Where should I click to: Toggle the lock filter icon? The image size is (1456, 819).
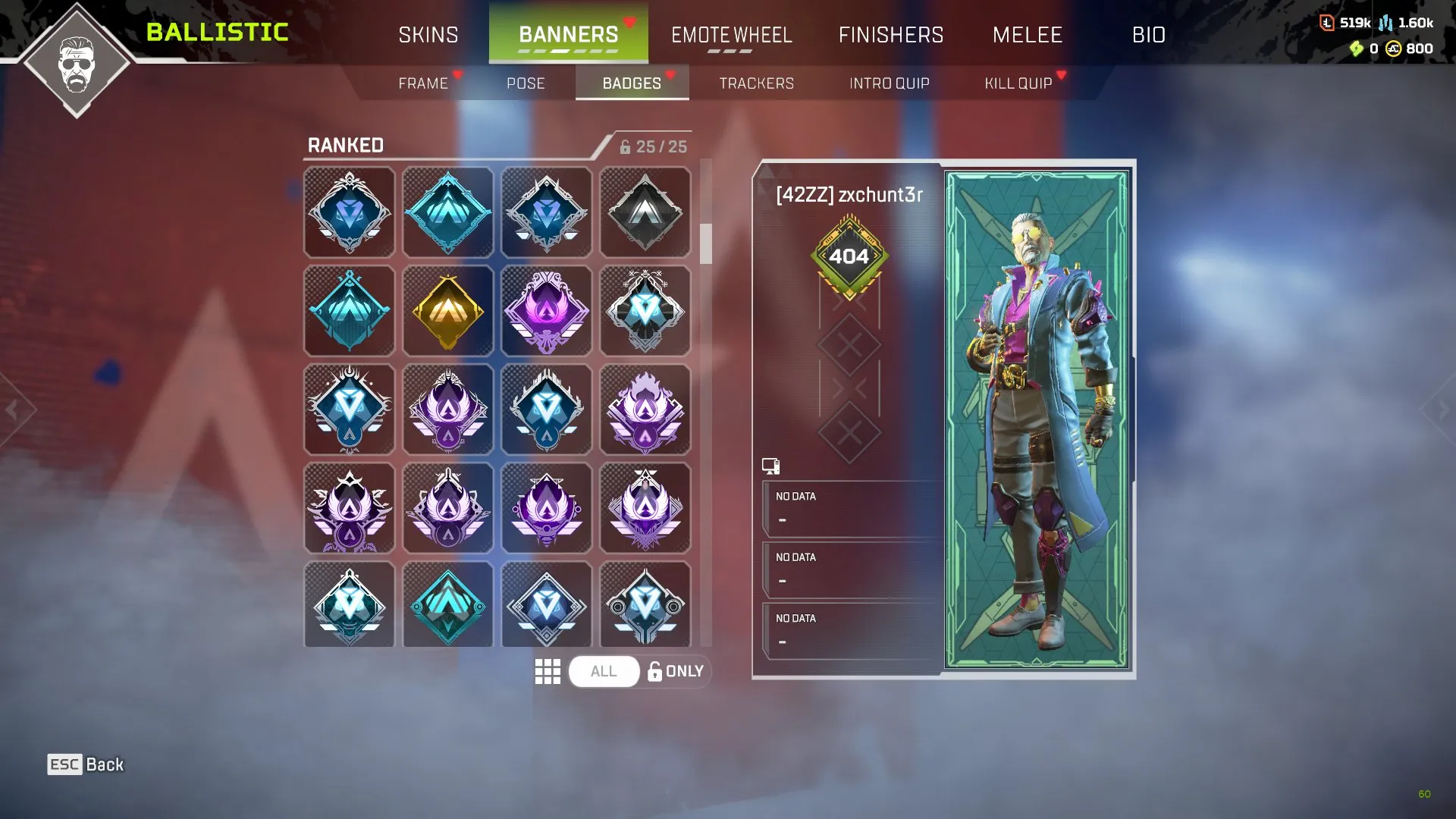pos(654,670)
